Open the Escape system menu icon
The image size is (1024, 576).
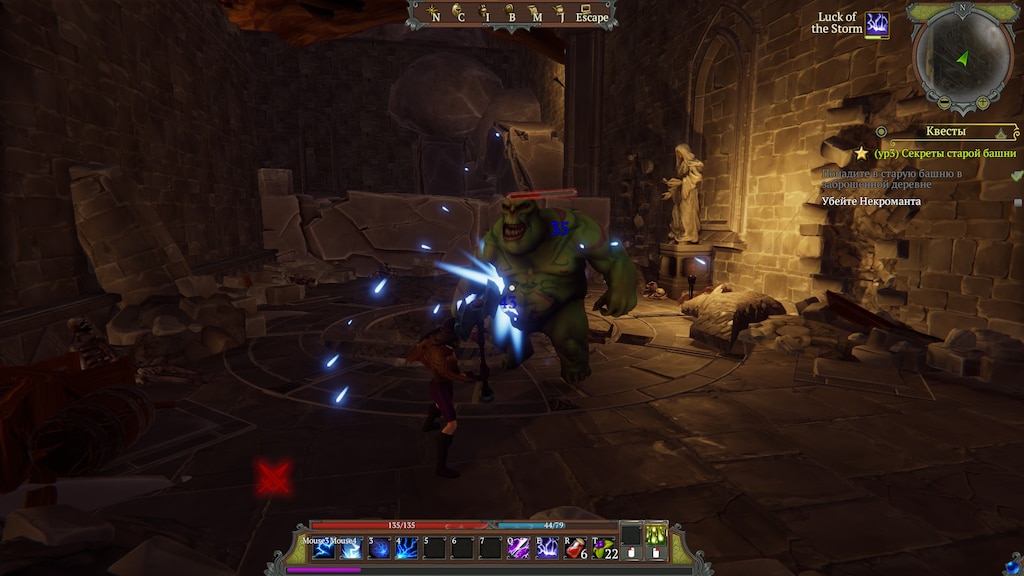(x=591, y=13)
